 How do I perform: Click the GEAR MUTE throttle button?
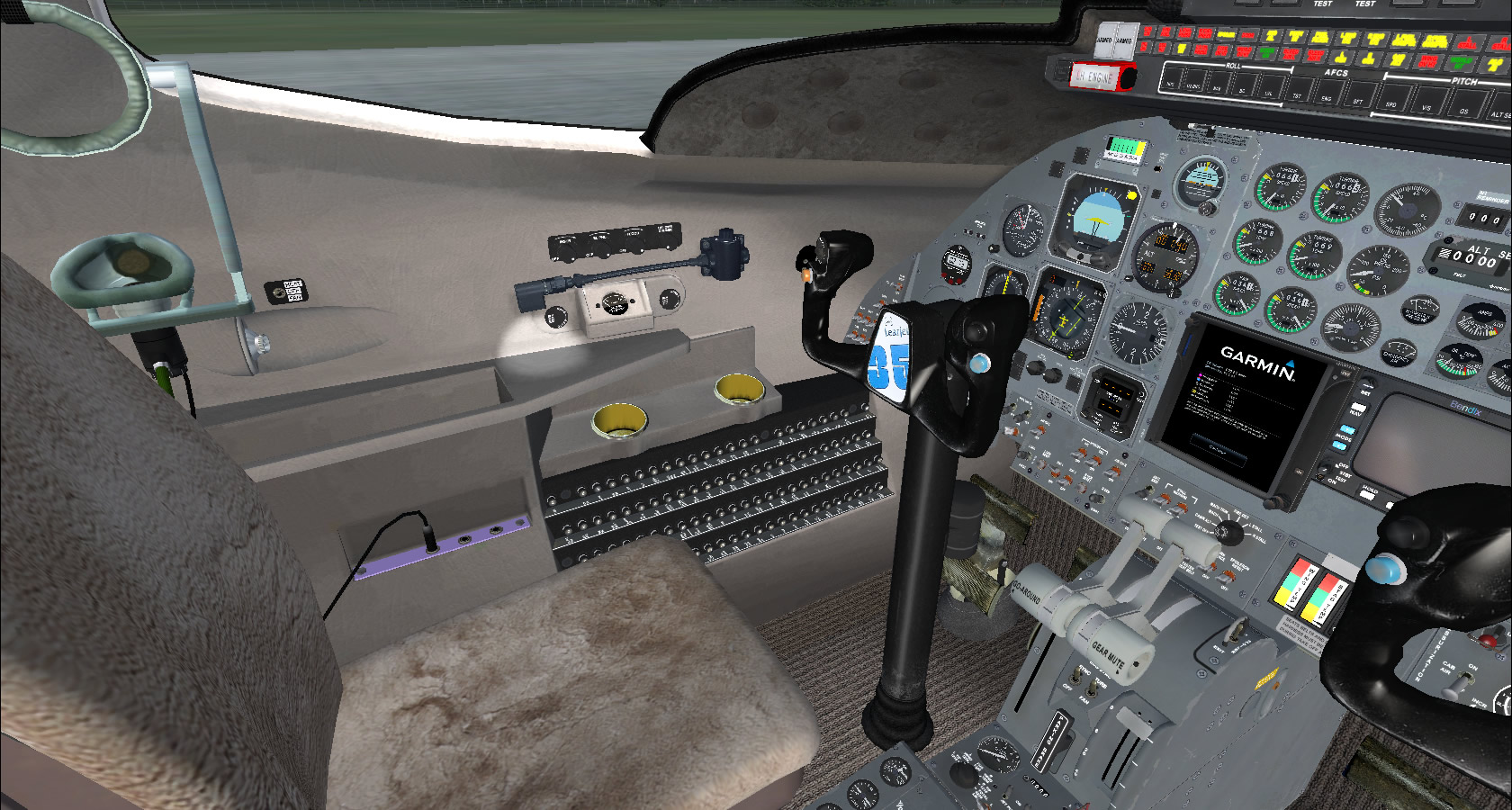point(1109,655)
